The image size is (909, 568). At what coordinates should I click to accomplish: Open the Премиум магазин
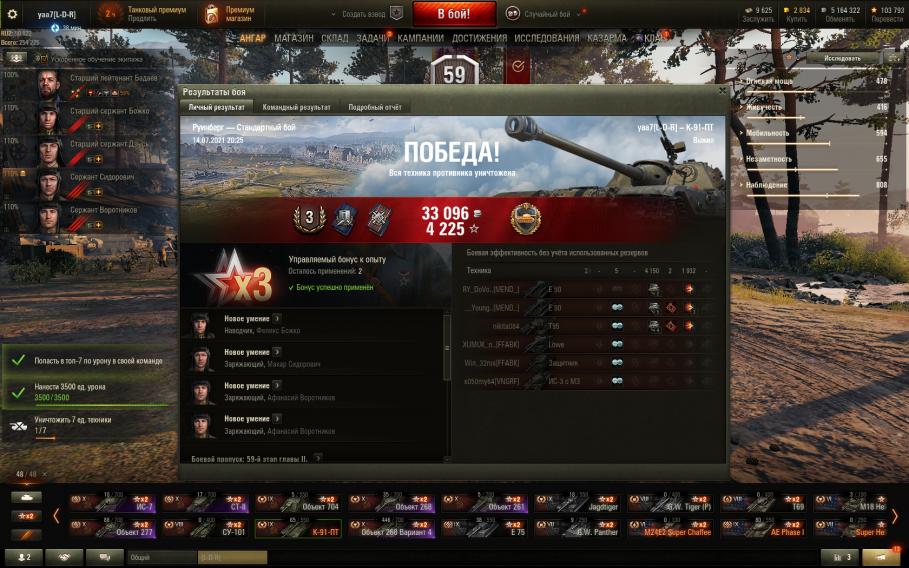click(x=229, y=14)
